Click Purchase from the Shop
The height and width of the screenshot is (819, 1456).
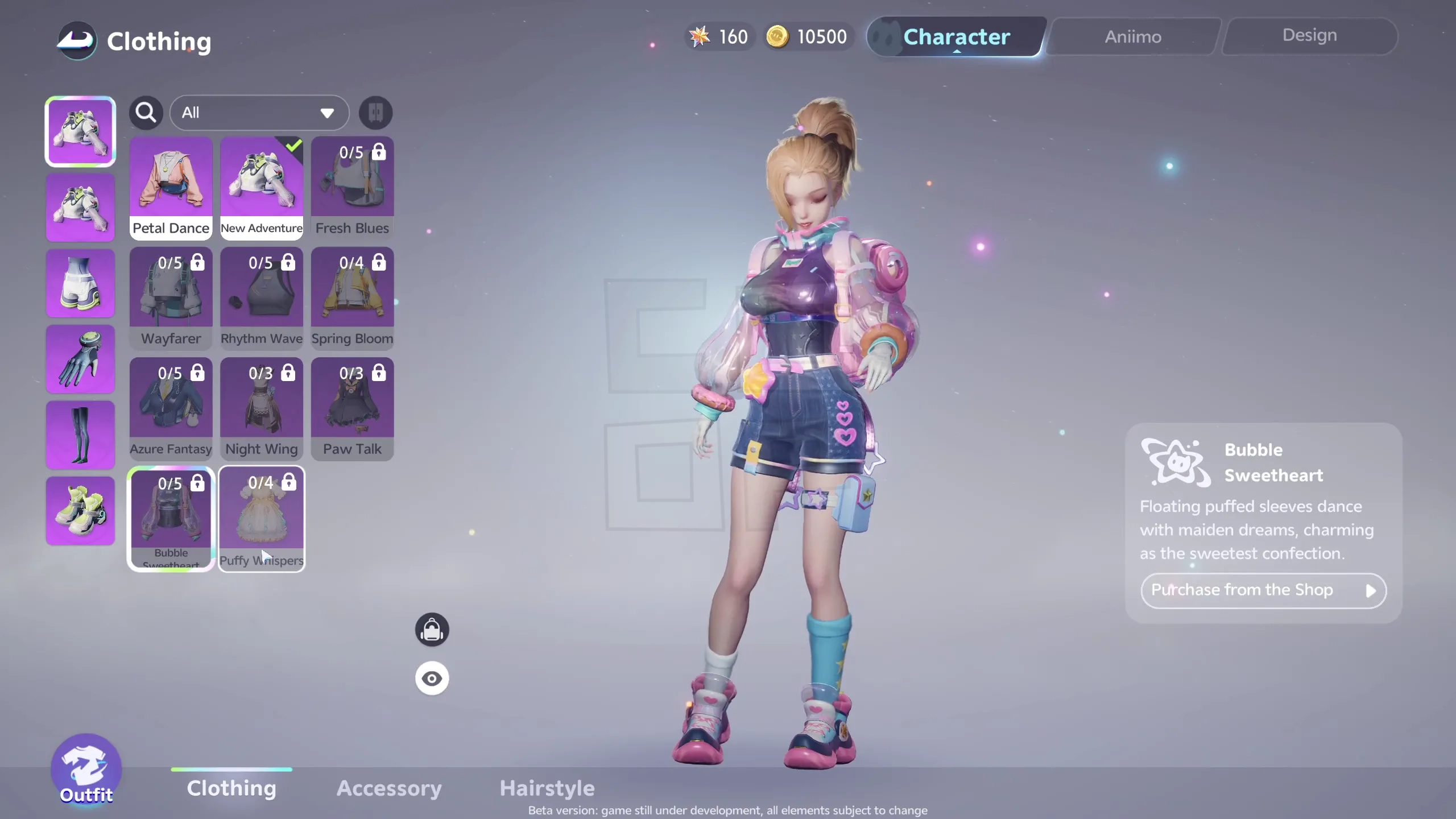(x=1263, y=590)
